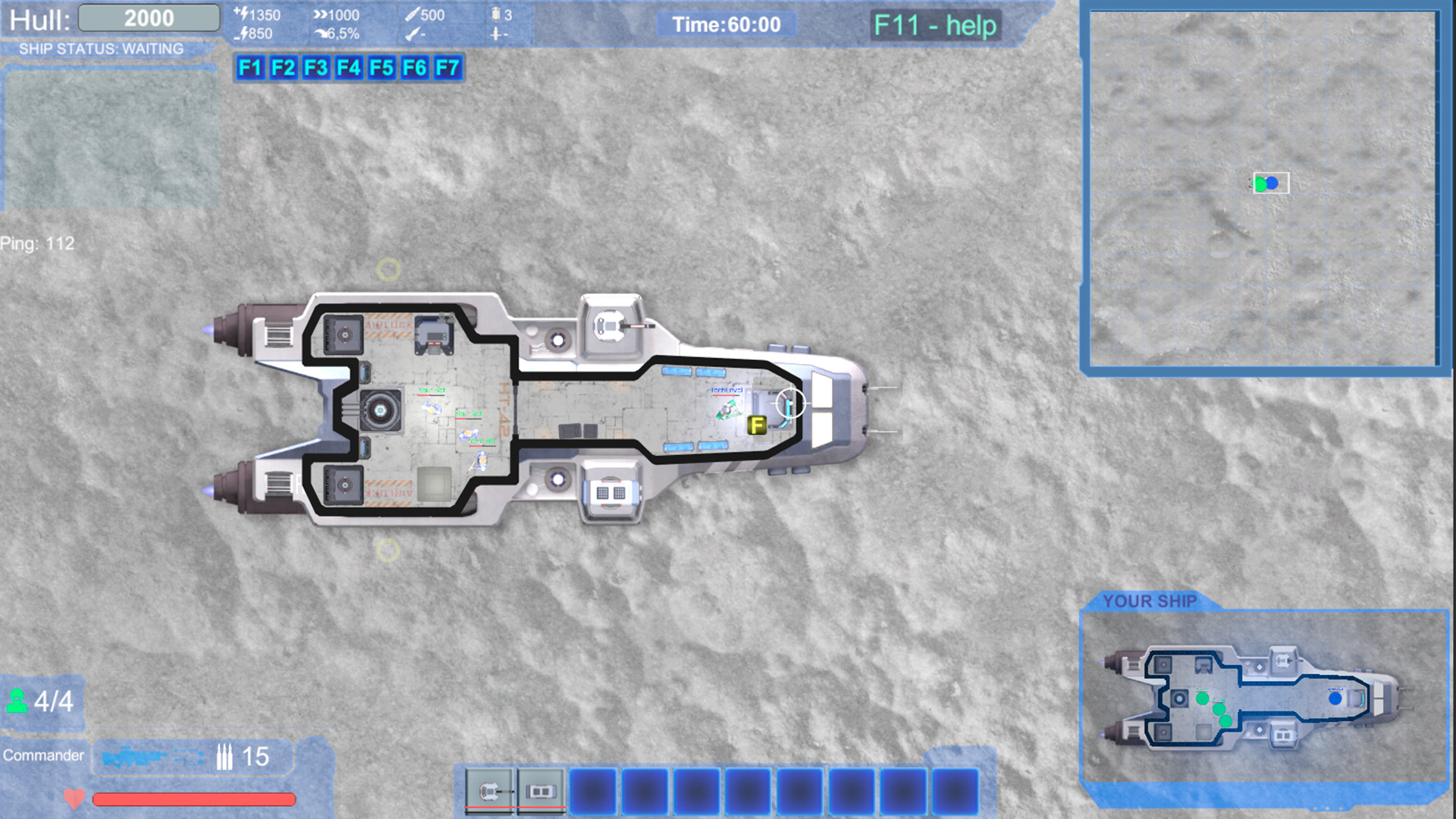
Task: Open F11 help
Action: (x=934, y=24)
